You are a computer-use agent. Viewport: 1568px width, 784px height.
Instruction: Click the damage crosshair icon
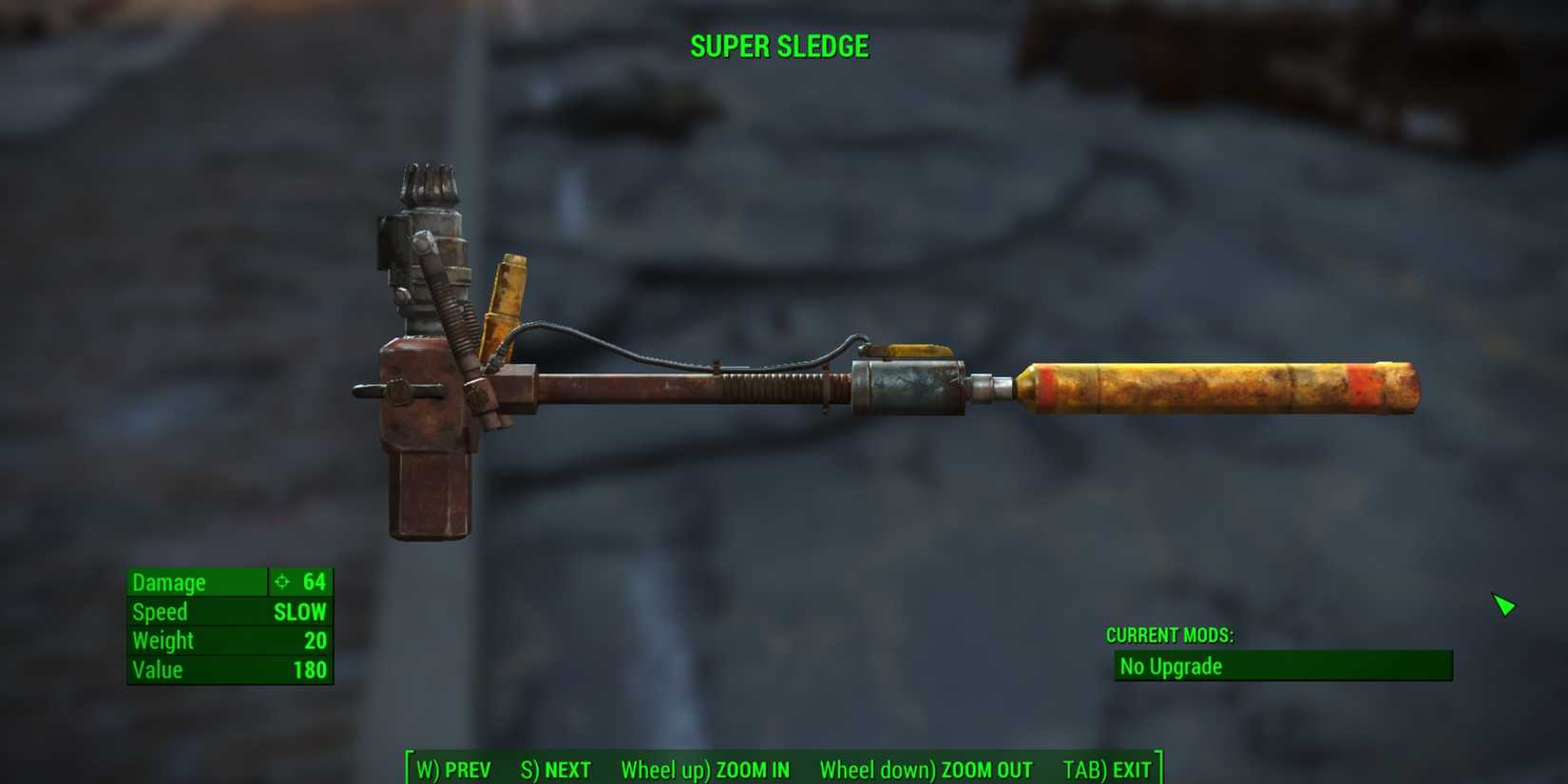pos(281,582)
